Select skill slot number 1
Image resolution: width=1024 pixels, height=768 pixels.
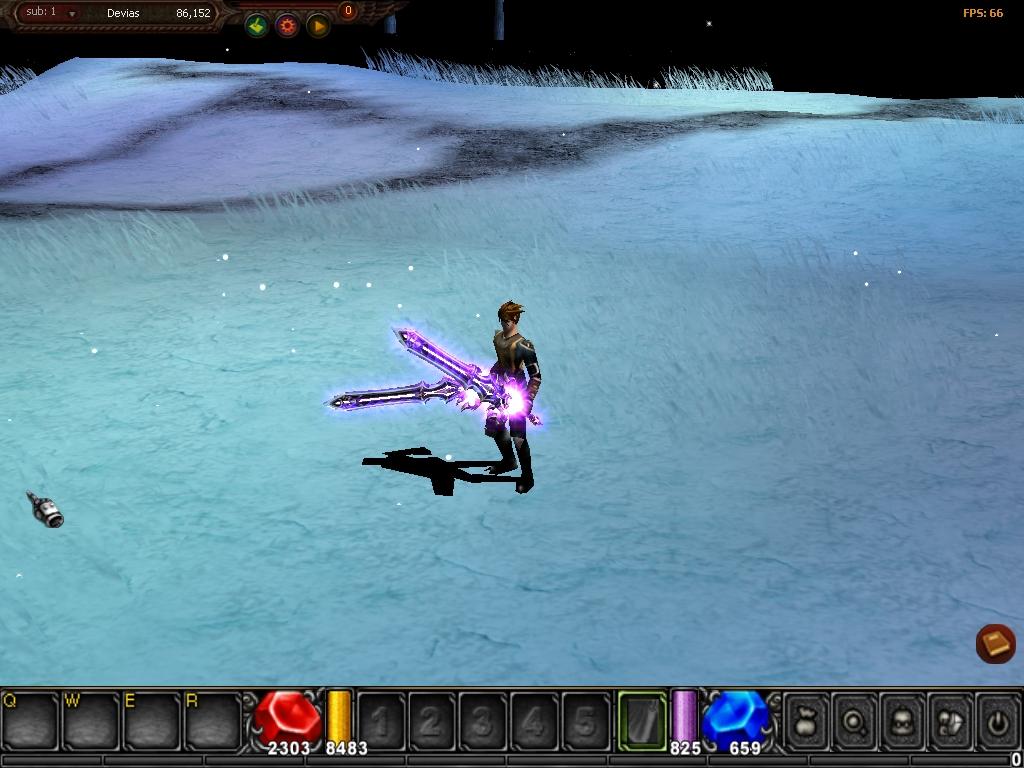tap(381, 721)
